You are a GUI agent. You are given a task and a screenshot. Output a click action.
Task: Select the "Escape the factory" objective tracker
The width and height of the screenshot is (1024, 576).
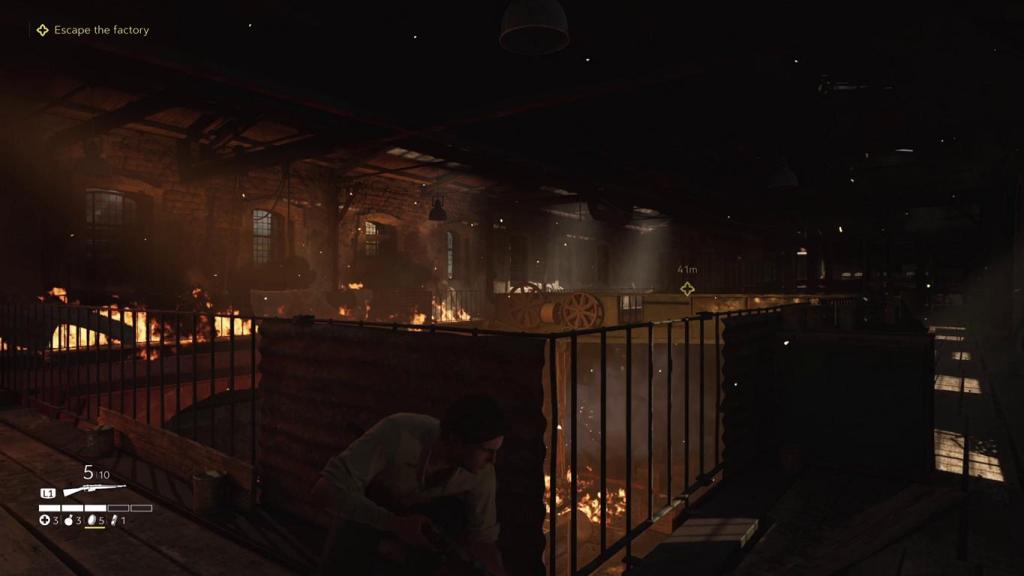coord(93,30)
